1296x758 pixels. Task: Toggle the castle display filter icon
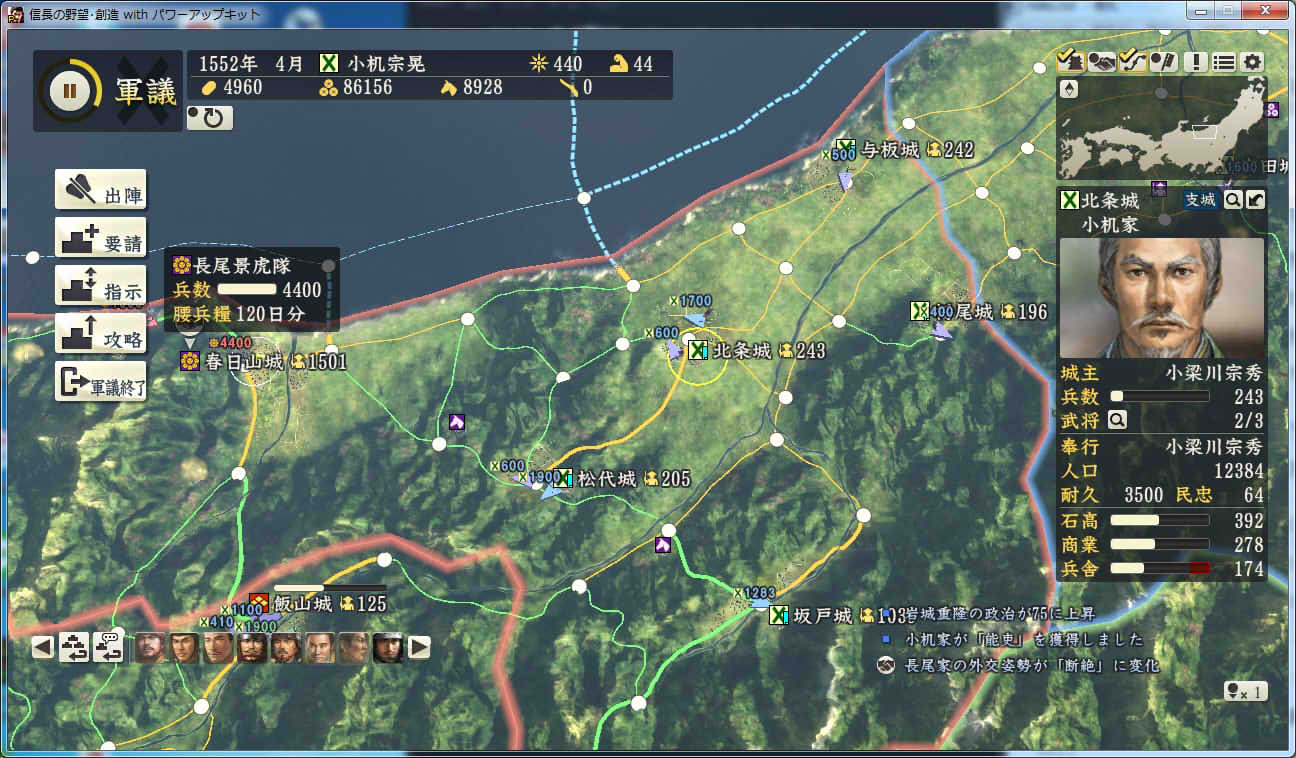tap(1069, 61)
